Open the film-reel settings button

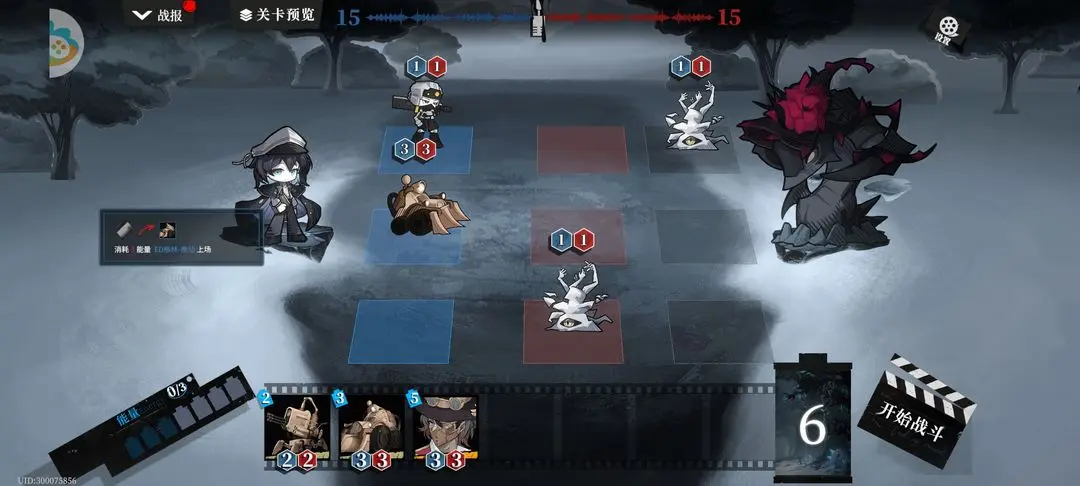[x=943, y=29]
